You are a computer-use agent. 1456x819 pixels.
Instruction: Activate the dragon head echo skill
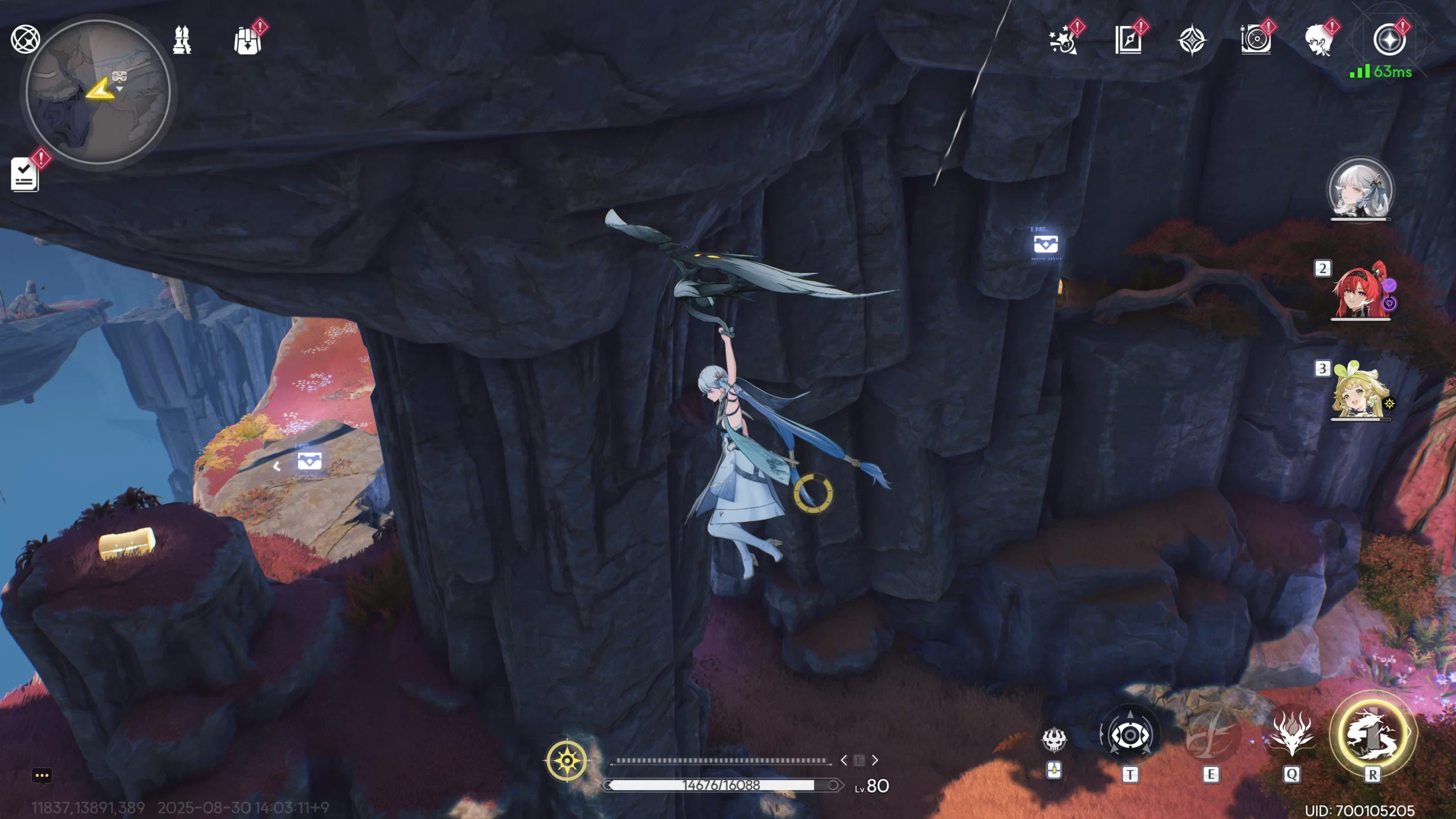coord(1291,735)
